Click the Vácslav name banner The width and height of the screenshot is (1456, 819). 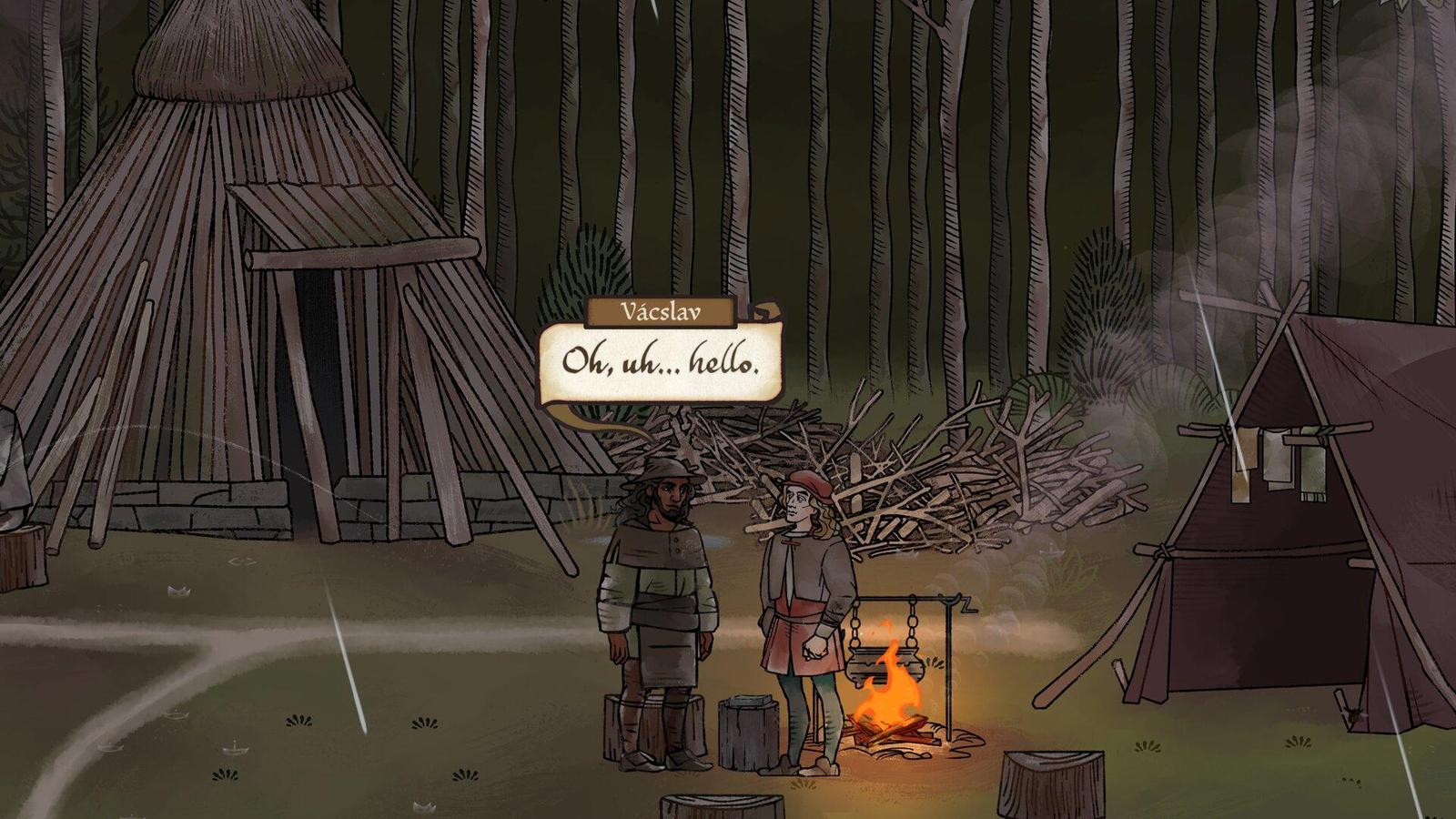pyautogui.click(x=662, y=311)
